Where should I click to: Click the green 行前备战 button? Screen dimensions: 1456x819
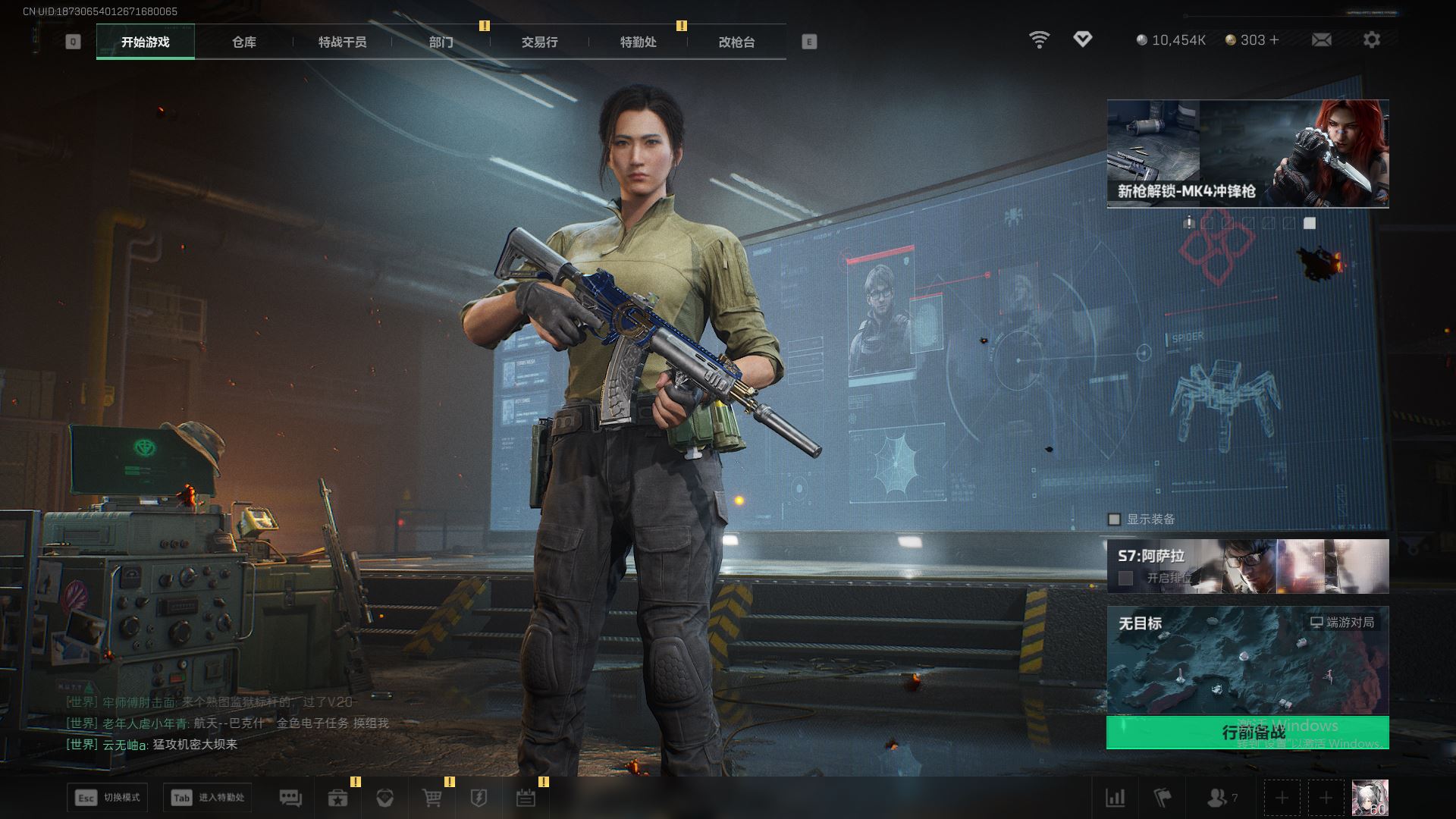1247,732
